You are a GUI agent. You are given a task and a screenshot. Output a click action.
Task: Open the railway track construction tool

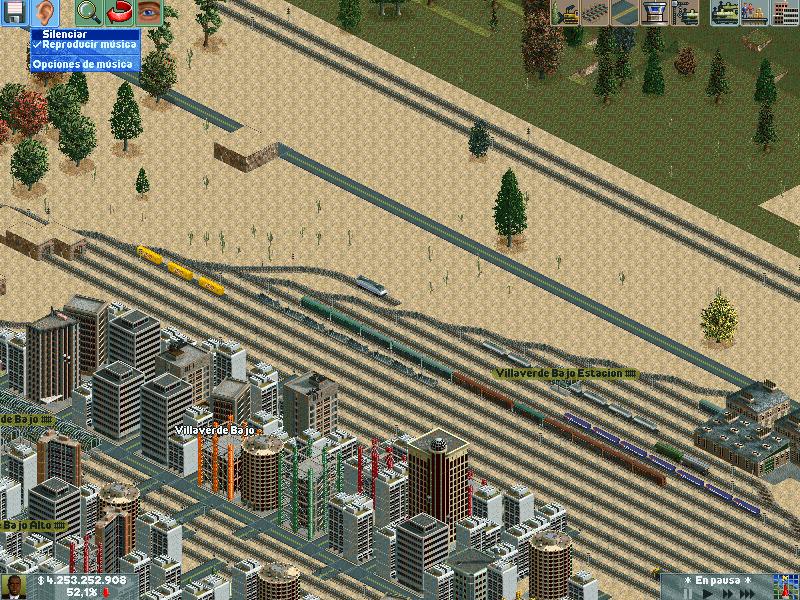(596, 13)
